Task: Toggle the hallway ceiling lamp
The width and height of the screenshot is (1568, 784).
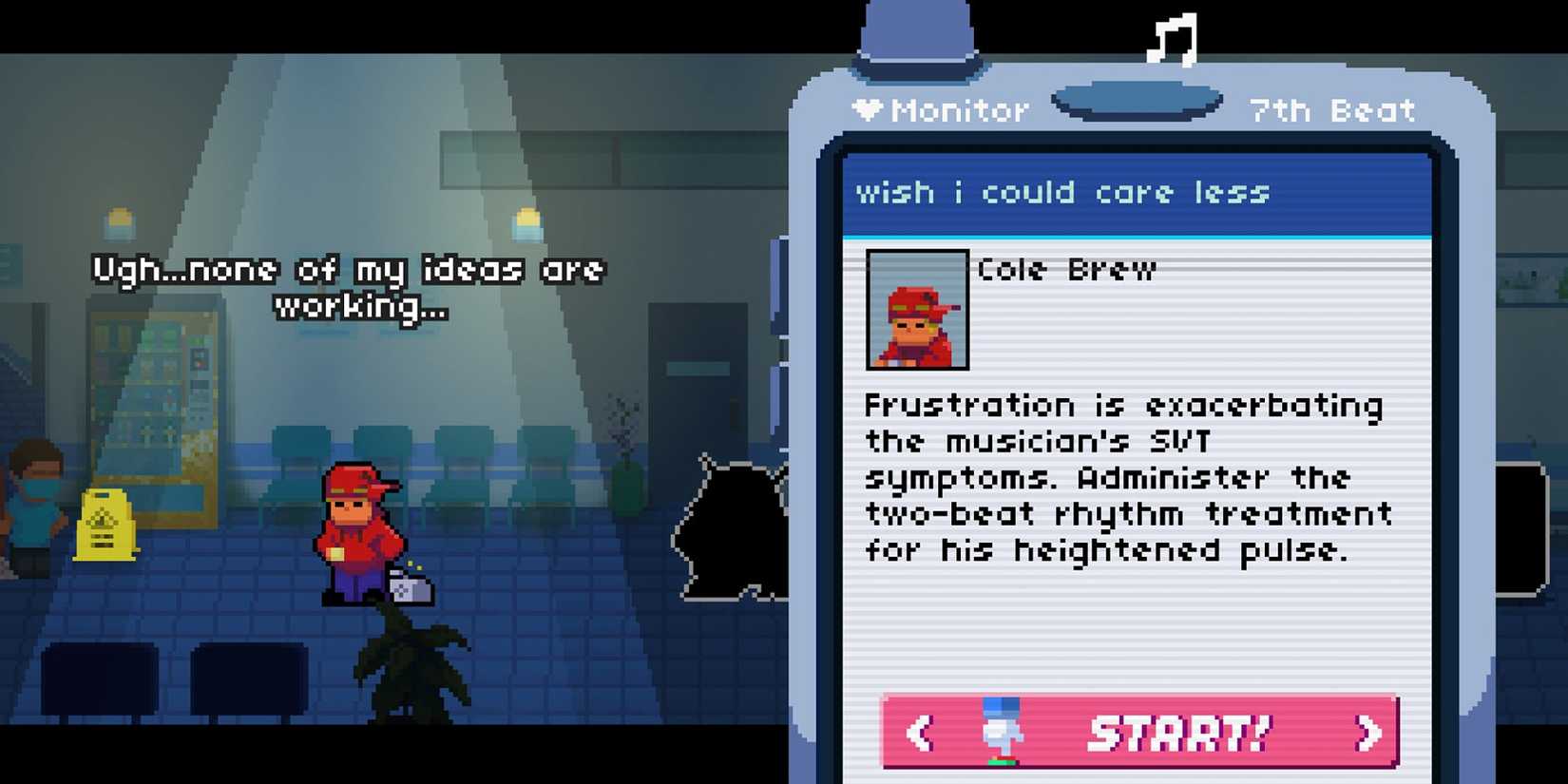Action: coord(526,221)
